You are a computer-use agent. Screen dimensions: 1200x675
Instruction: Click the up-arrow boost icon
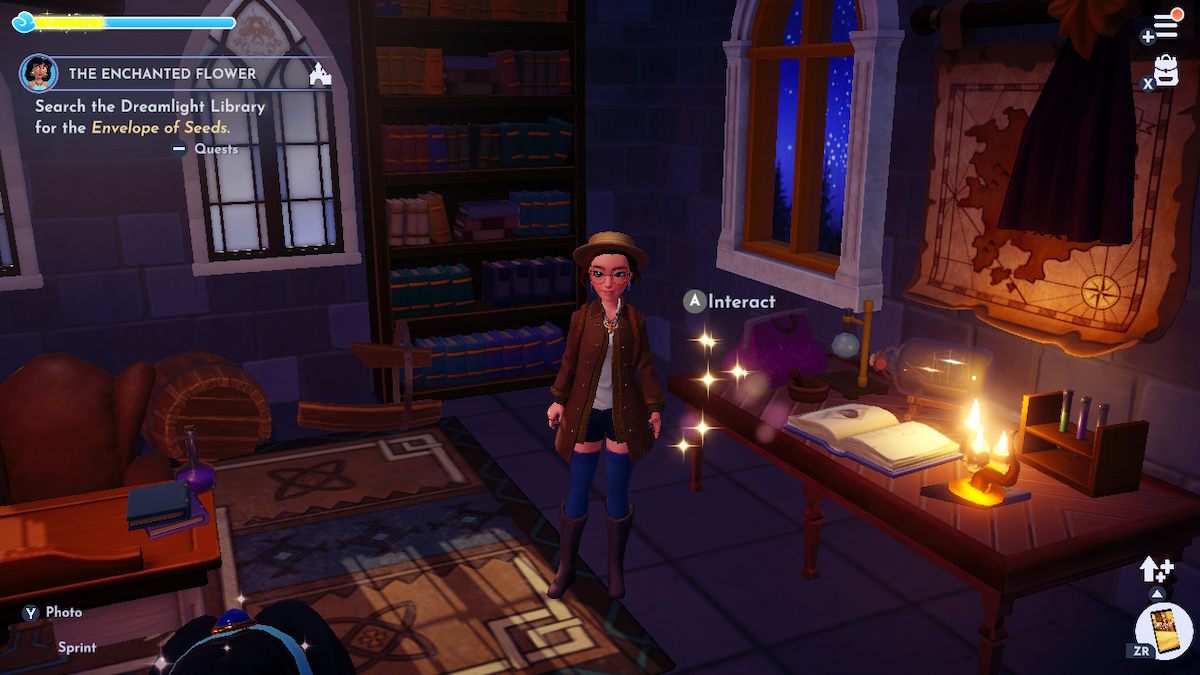point(1155,570)
